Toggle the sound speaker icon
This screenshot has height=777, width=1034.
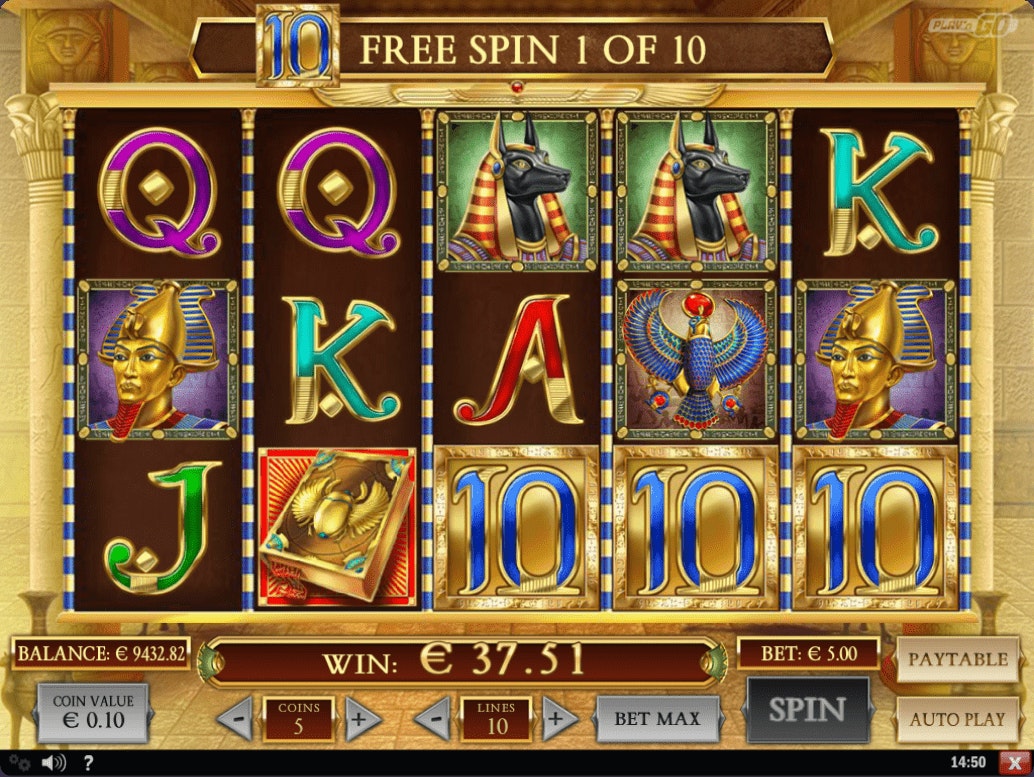(55, 763)
